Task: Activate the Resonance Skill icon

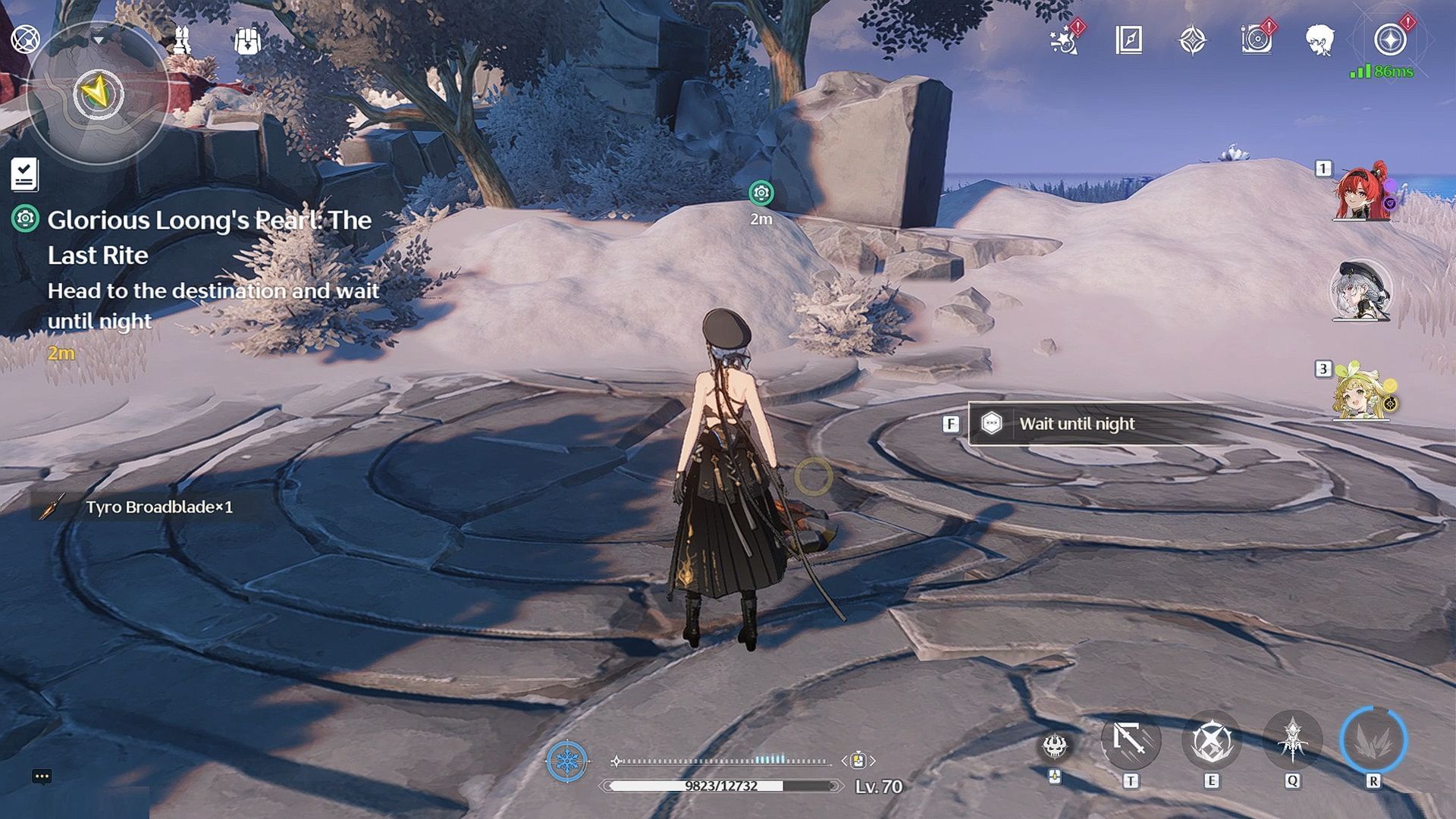Action: [1211, 741]
